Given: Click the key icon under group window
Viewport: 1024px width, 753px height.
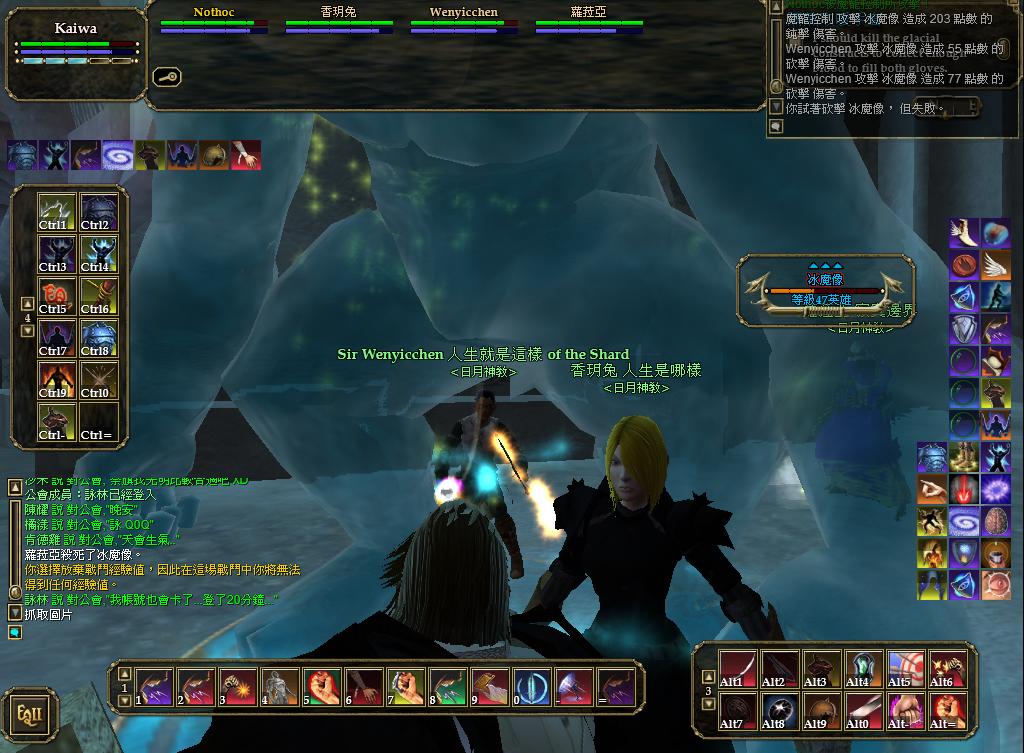Looking at the screenshot, I should pos(166,76).
